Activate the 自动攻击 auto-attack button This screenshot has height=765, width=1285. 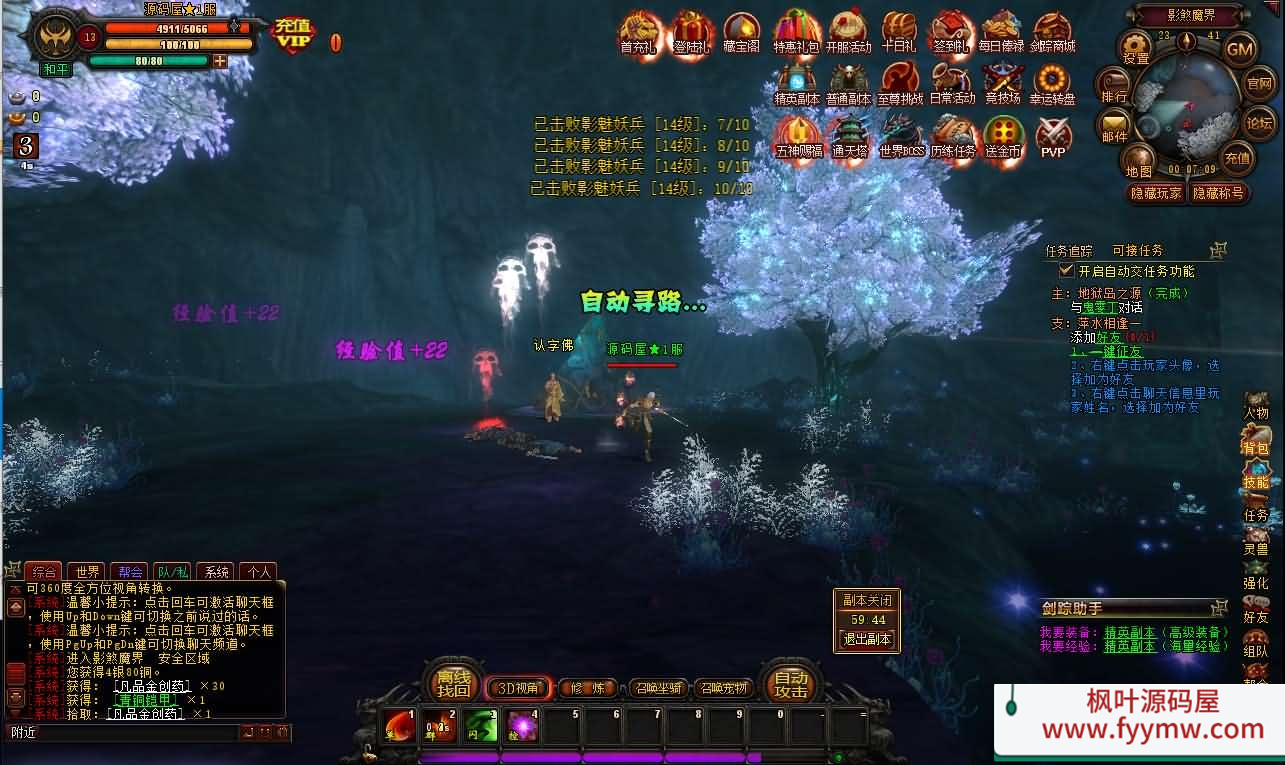790,683
